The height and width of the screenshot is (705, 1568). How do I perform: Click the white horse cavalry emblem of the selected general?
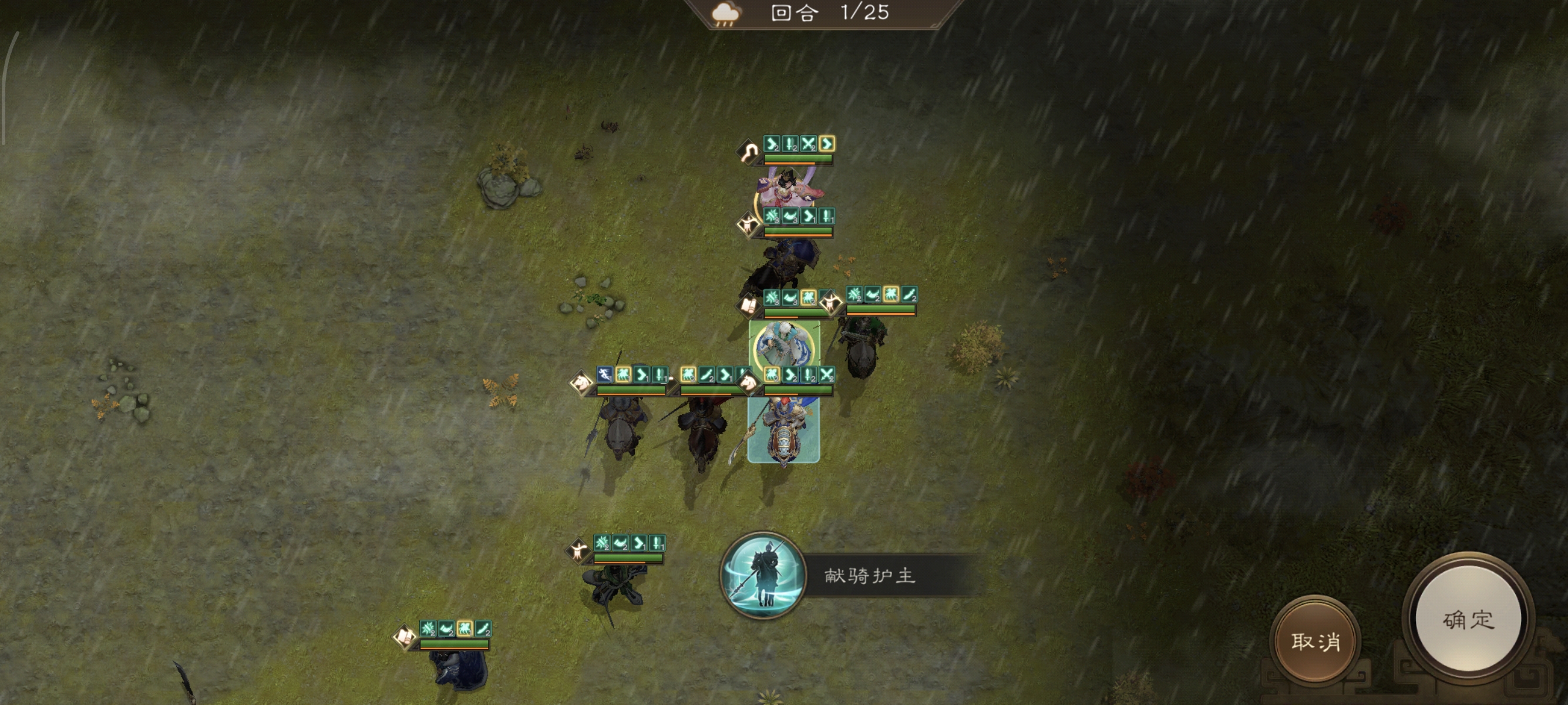tap(748, 382)
